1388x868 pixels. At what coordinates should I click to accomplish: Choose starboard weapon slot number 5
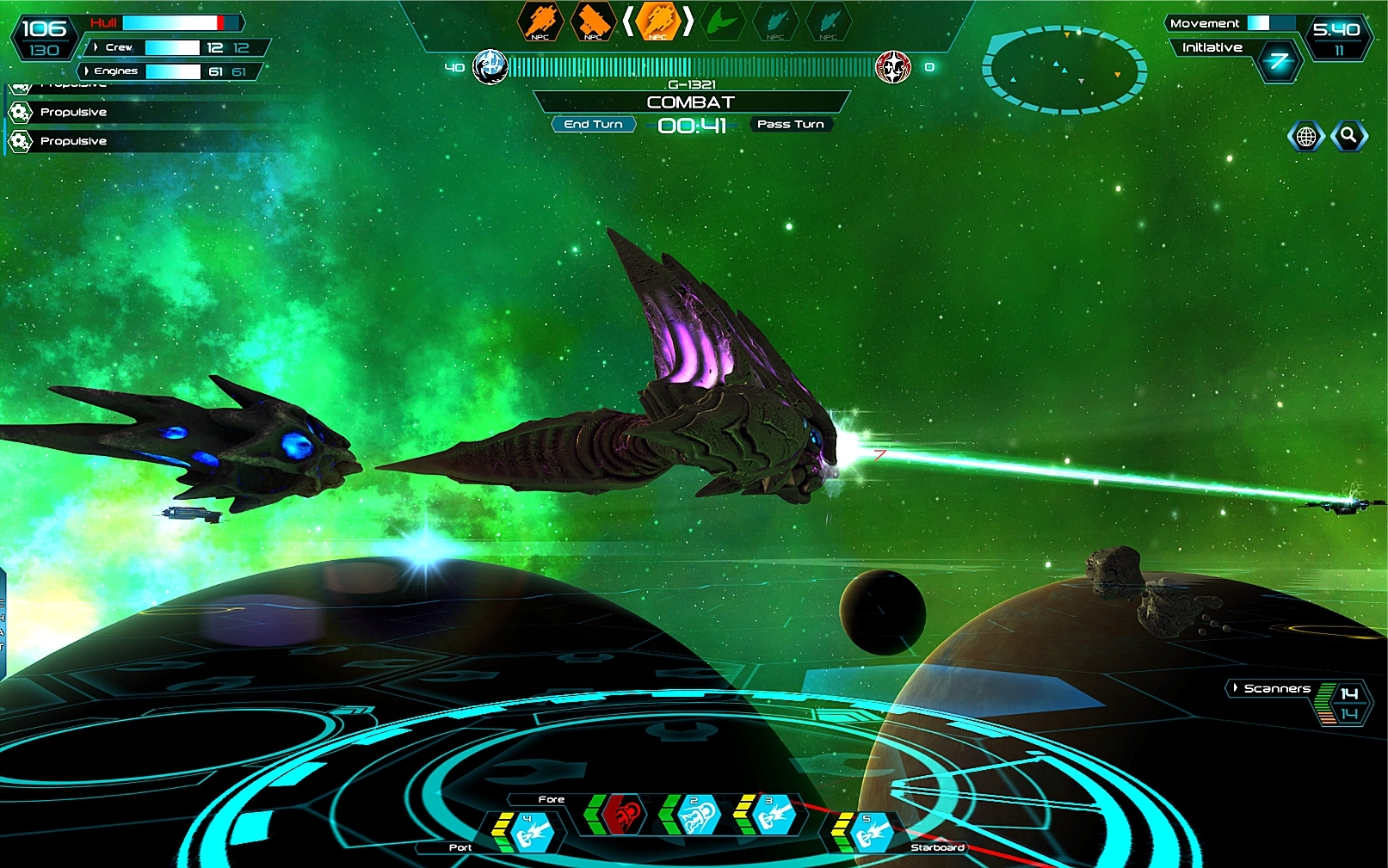(x=871, y=831)
